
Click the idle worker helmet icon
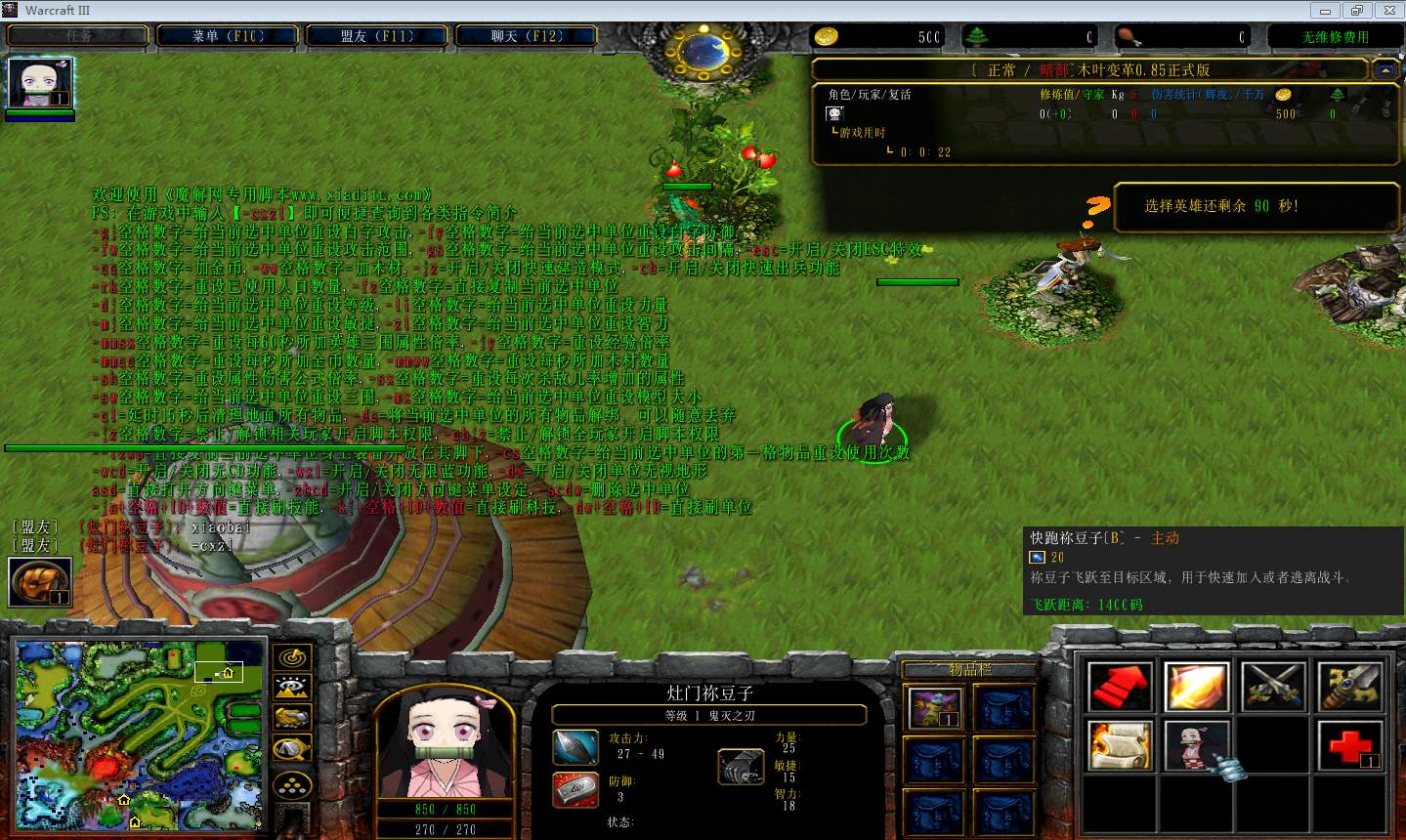pos(40,582)
